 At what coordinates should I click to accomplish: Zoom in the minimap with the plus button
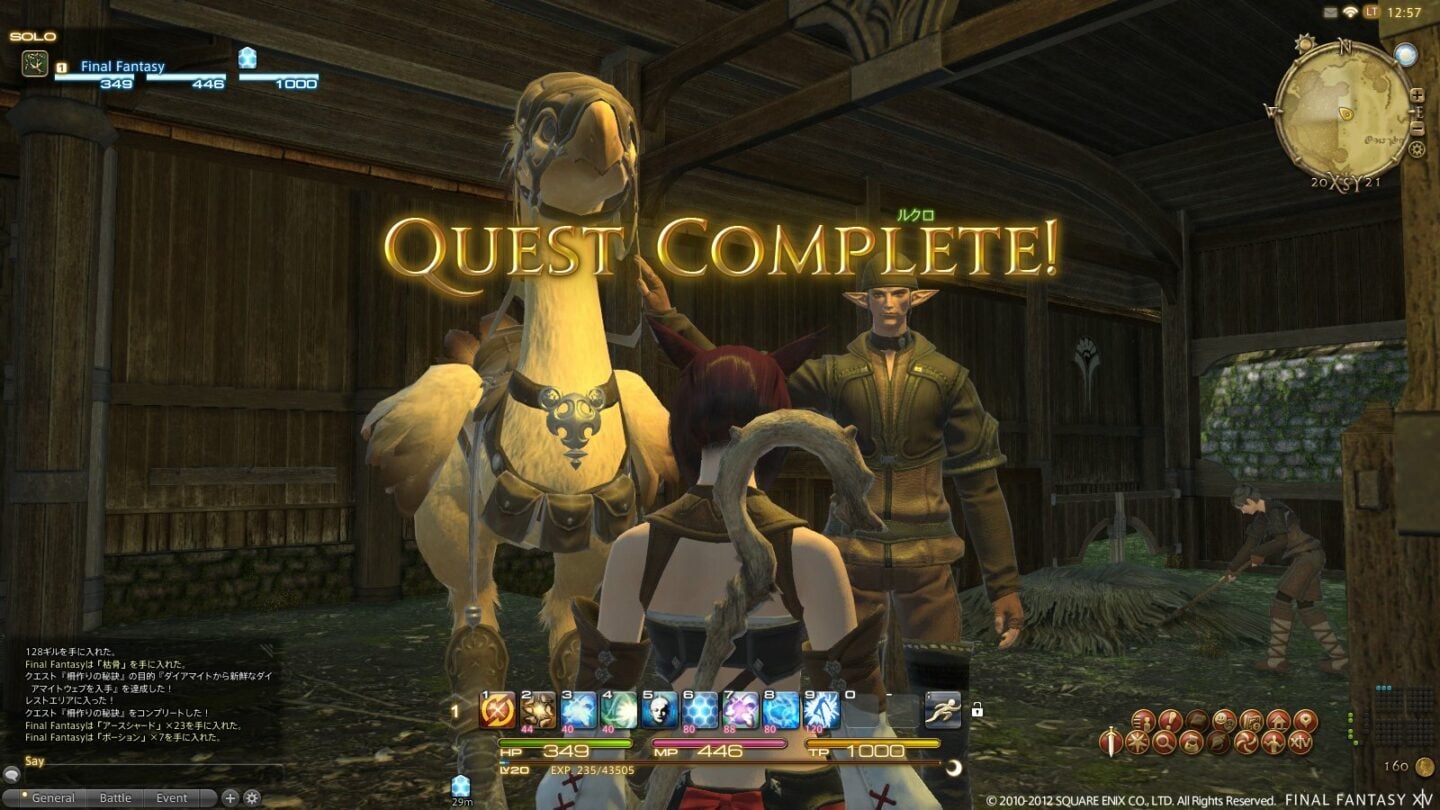[1416, 95]
